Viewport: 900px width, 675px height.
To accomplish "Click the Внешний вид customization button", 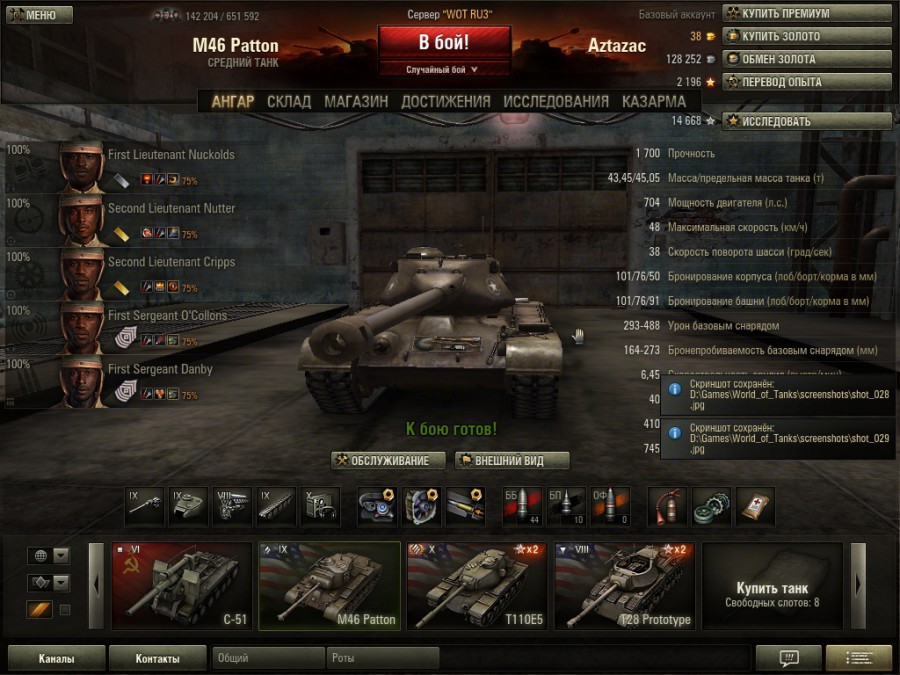I will 512,461.
